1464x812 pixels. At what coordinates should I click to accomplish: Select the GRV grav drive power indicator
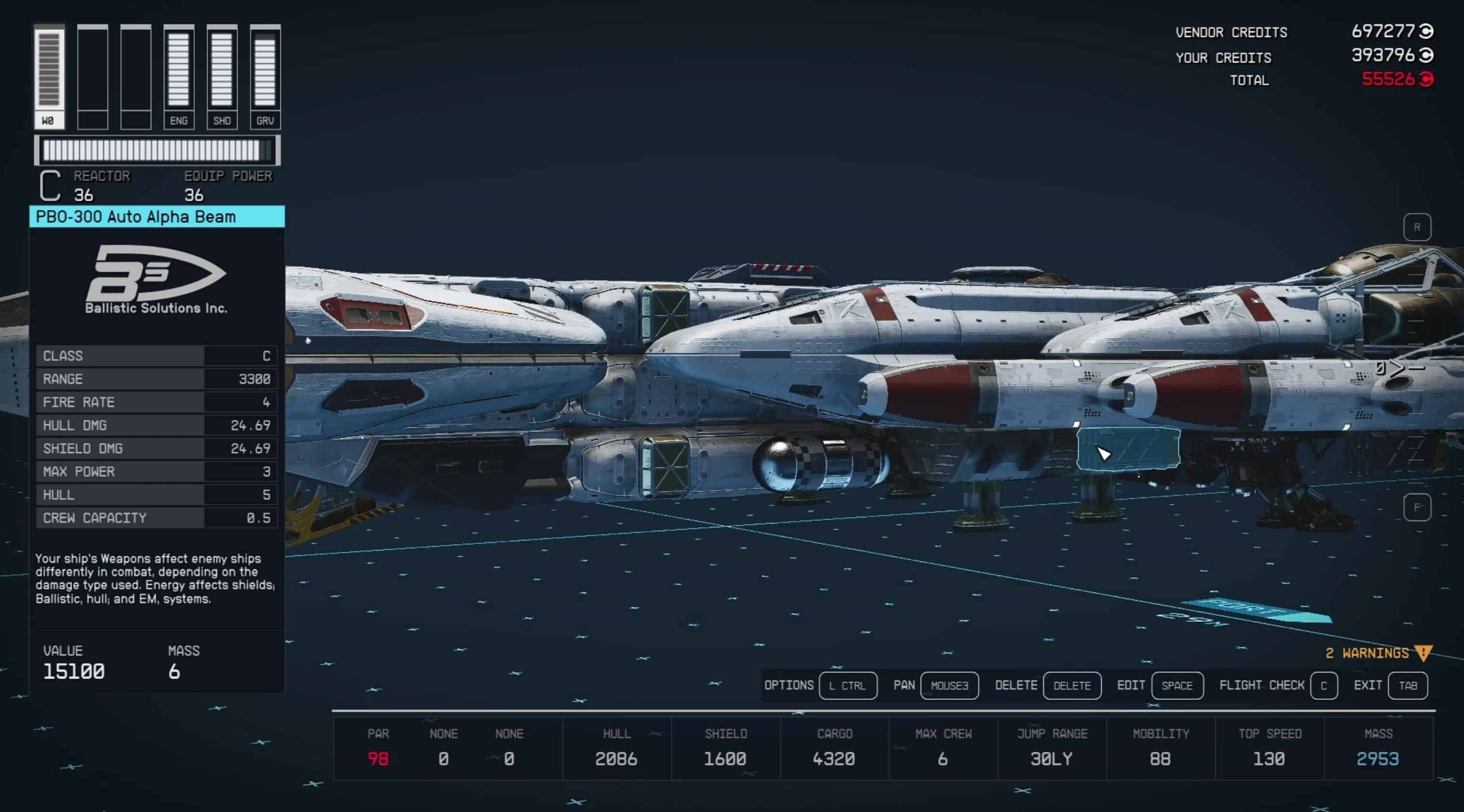(265, 74)
